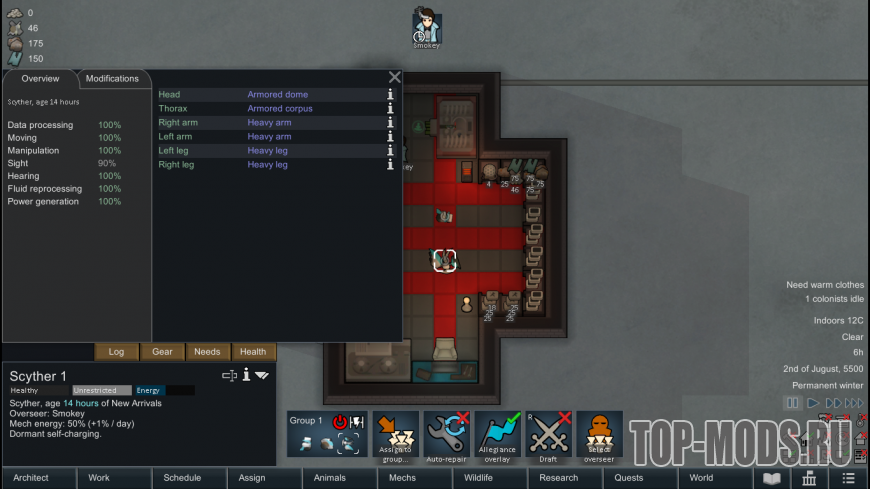Open the Research menu
Viewport: 870px width, 489px height.
click(558, 478)
